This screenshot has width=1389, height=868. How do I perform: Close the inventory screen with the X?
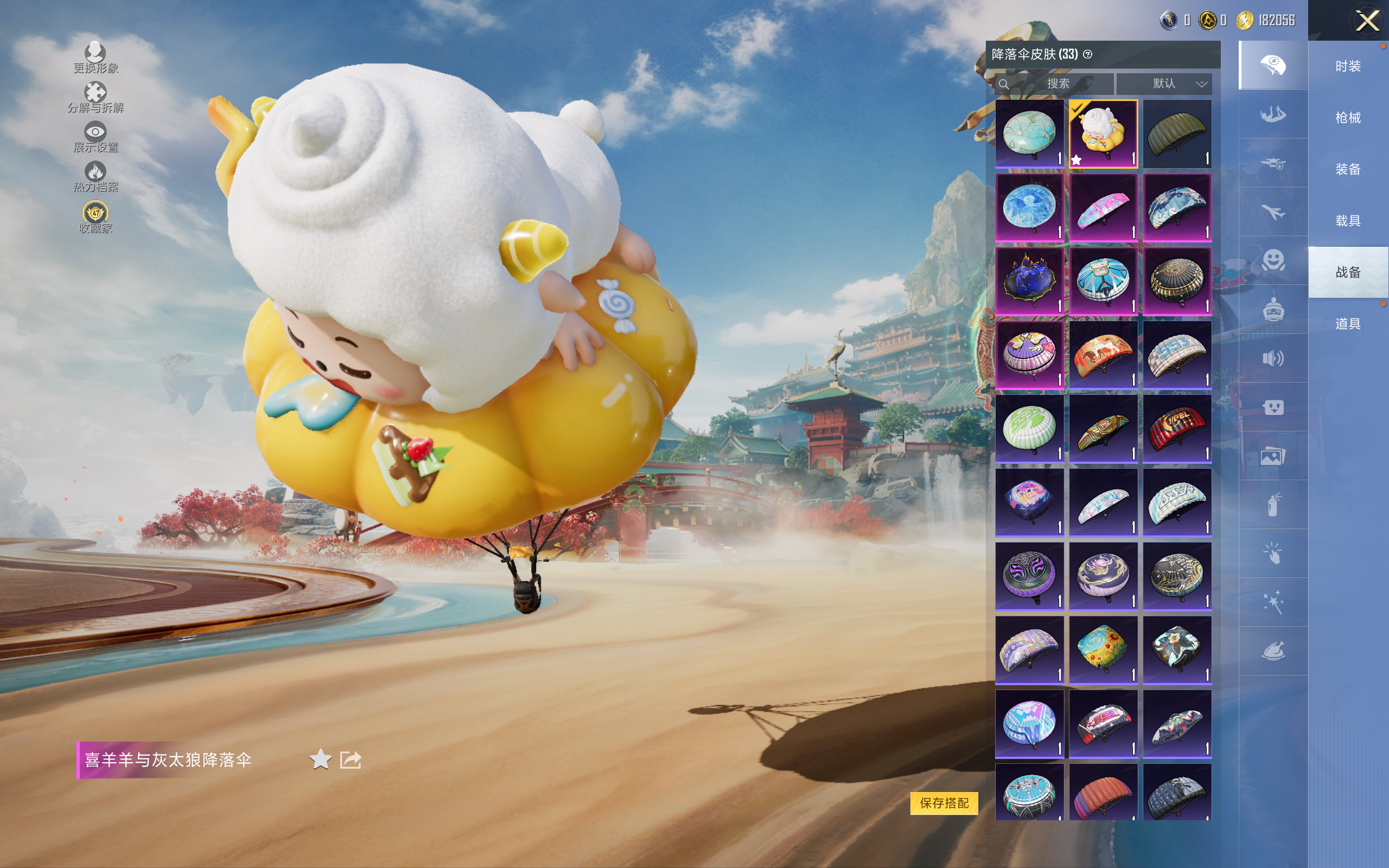(1367, 21)
